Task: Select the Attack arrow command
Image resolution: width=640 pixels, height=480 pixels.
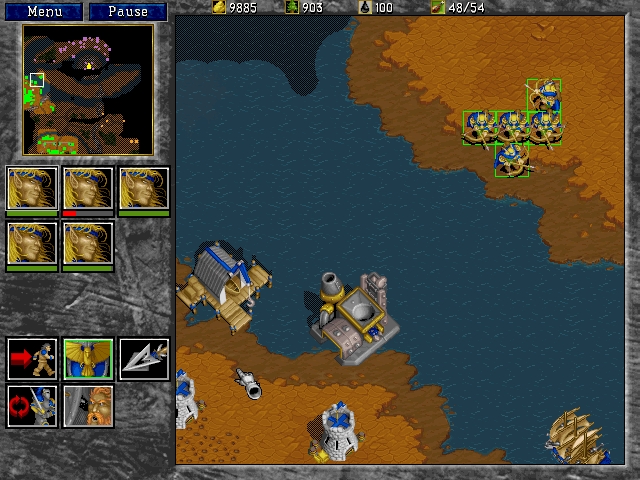Action: point(144,359)
